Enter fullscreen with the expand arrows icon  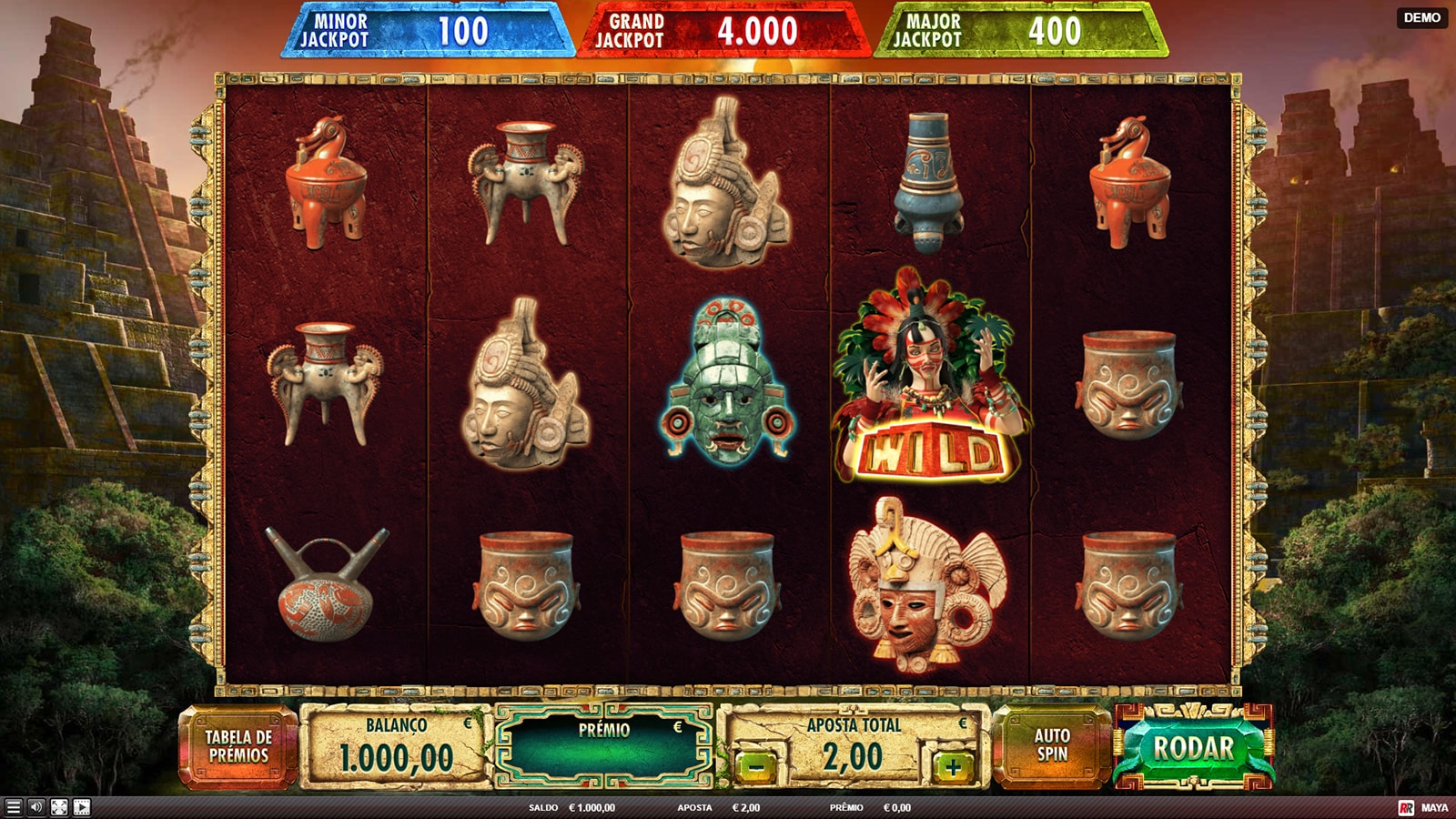(59, 807)
